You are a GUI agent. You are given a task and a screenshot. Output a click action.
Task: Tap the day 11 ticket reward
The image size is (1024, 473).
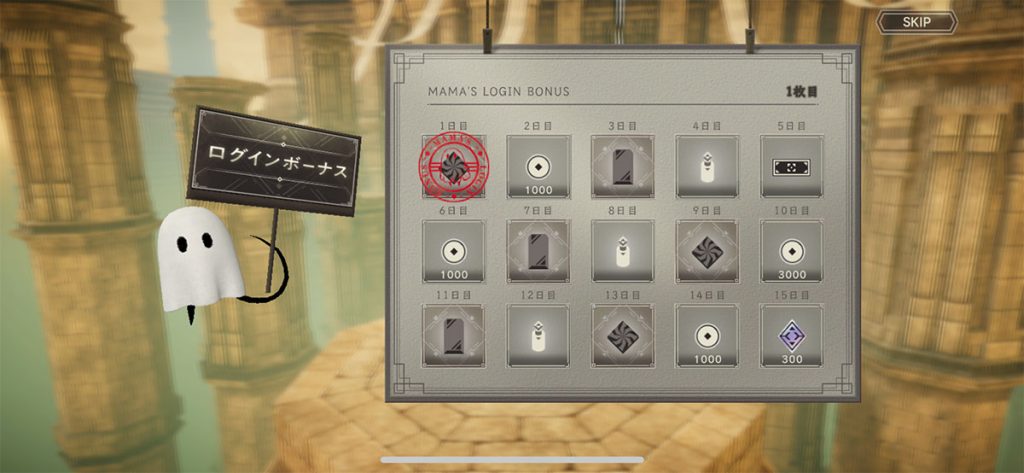pos(453,335)
